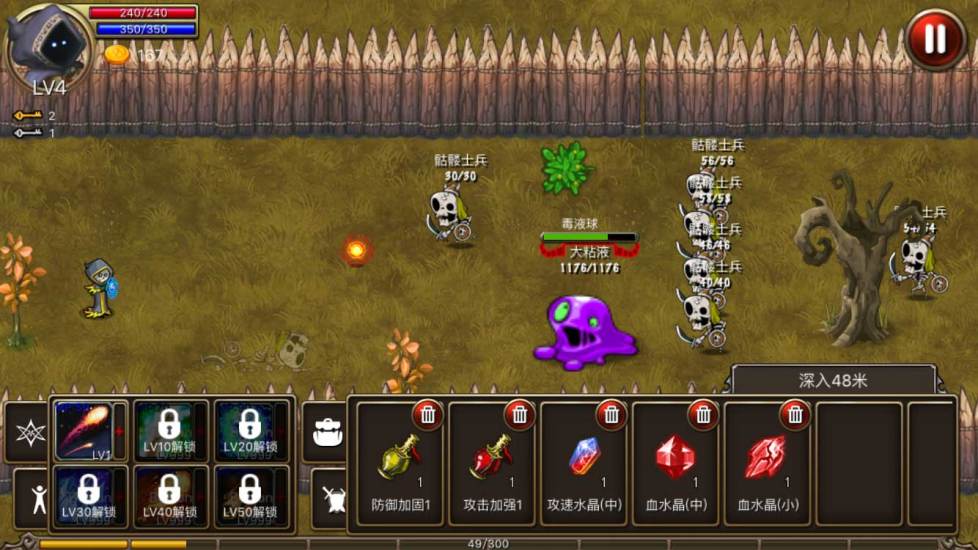Discard the 防御加固1 potion via trash icon
Viewport: 978px width, 550px height.
(x=427, y=414)
